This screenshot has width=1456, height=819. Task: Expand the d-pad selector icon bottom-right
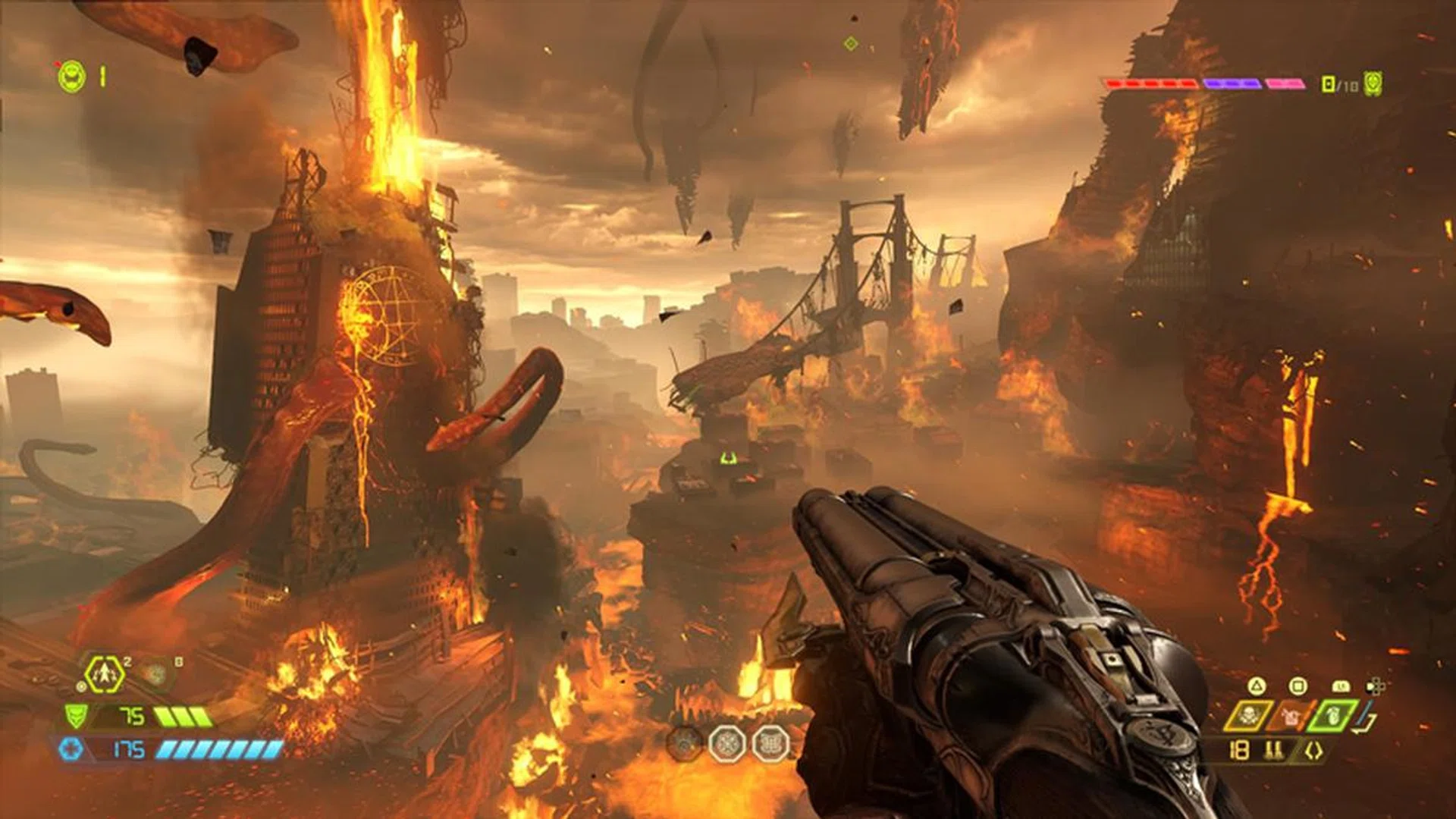(x=1375, y=686)
